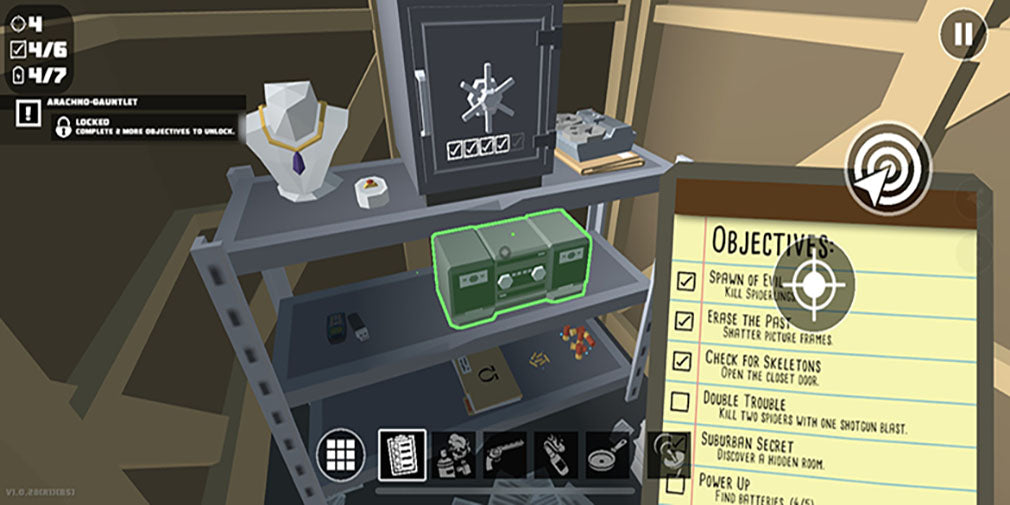Viewport: 1010px width, 505px height.
Task: Select the clipboard objectives slot
Action: [402, 455]
